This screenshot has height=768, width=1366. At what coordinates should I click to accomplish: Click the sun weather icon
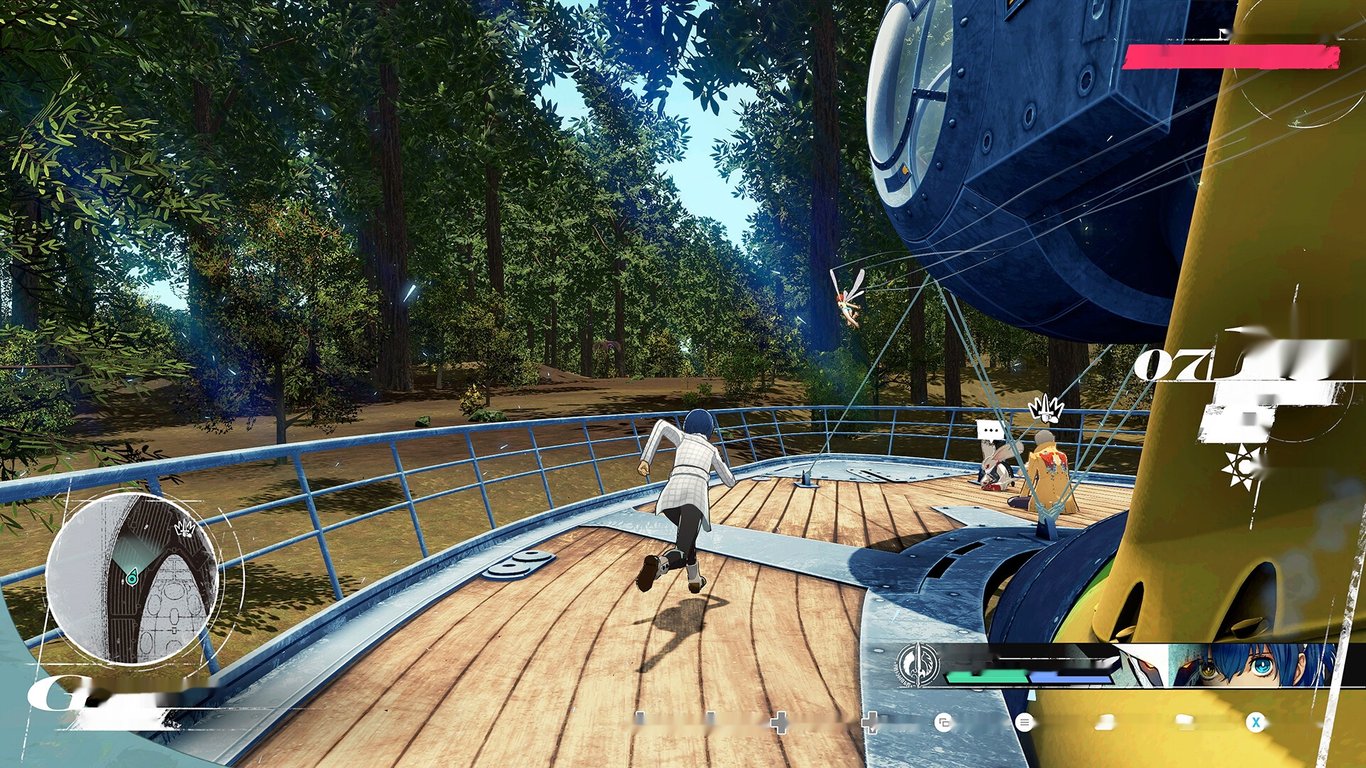[1239, 466]
